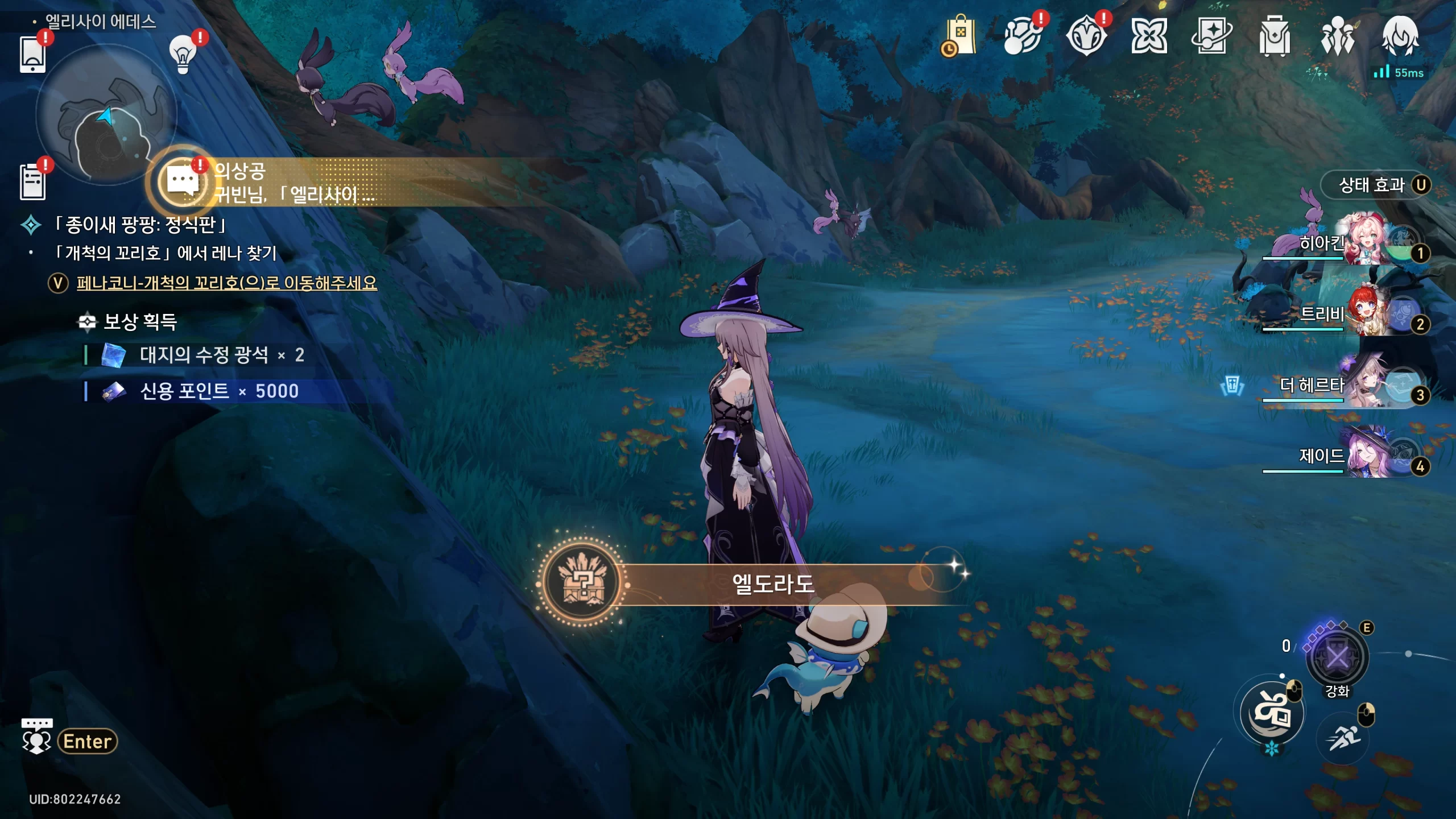Switch to party member 히아킨
Screen dimensions: 1456x819
(x=1365, y=242)
